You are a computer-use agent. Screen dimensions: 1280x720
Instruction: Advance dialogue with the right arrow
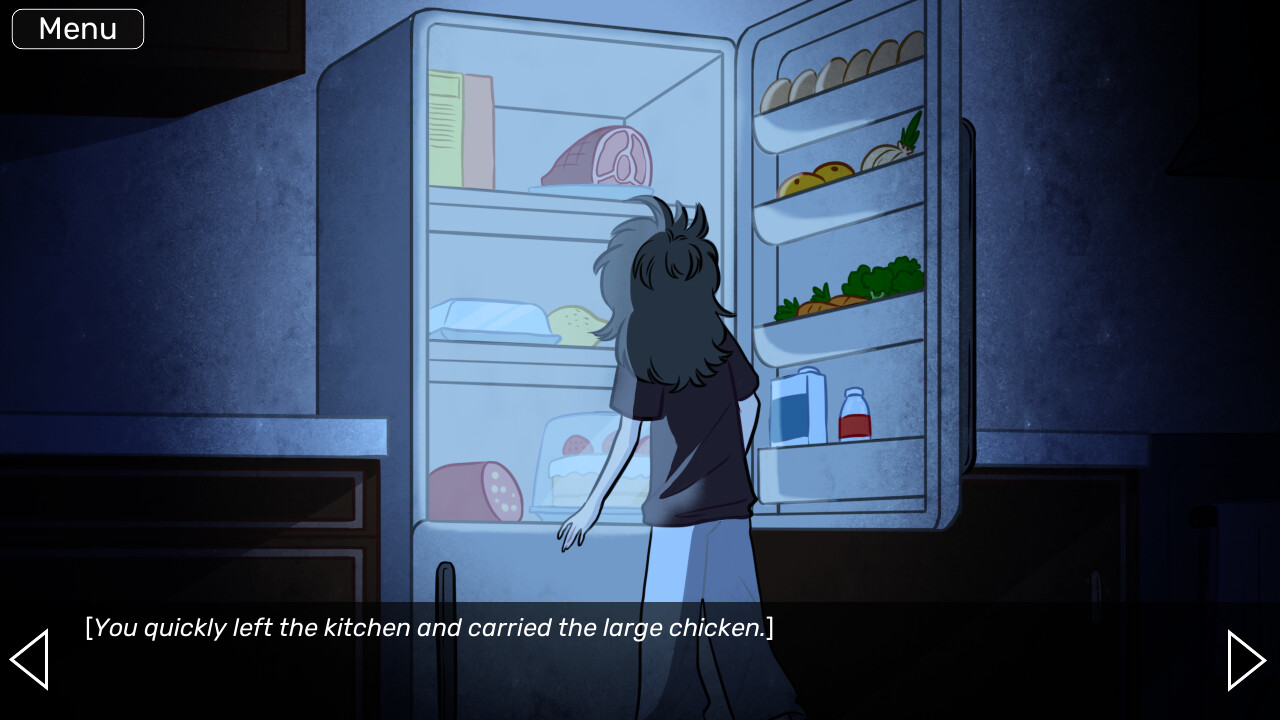[1247, 660]
